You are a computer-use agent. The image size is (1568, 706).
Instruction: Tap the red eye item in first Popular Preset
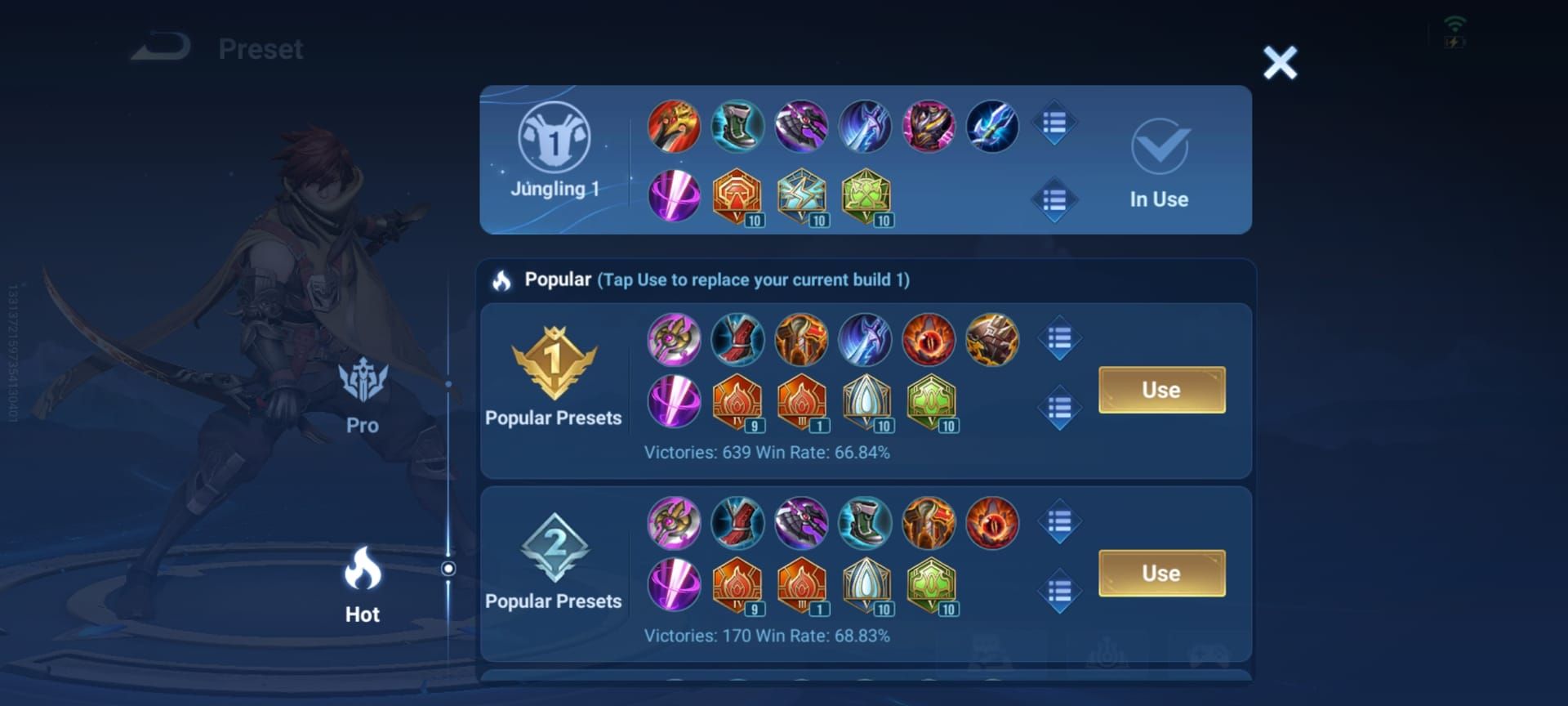tap(927, 341)
